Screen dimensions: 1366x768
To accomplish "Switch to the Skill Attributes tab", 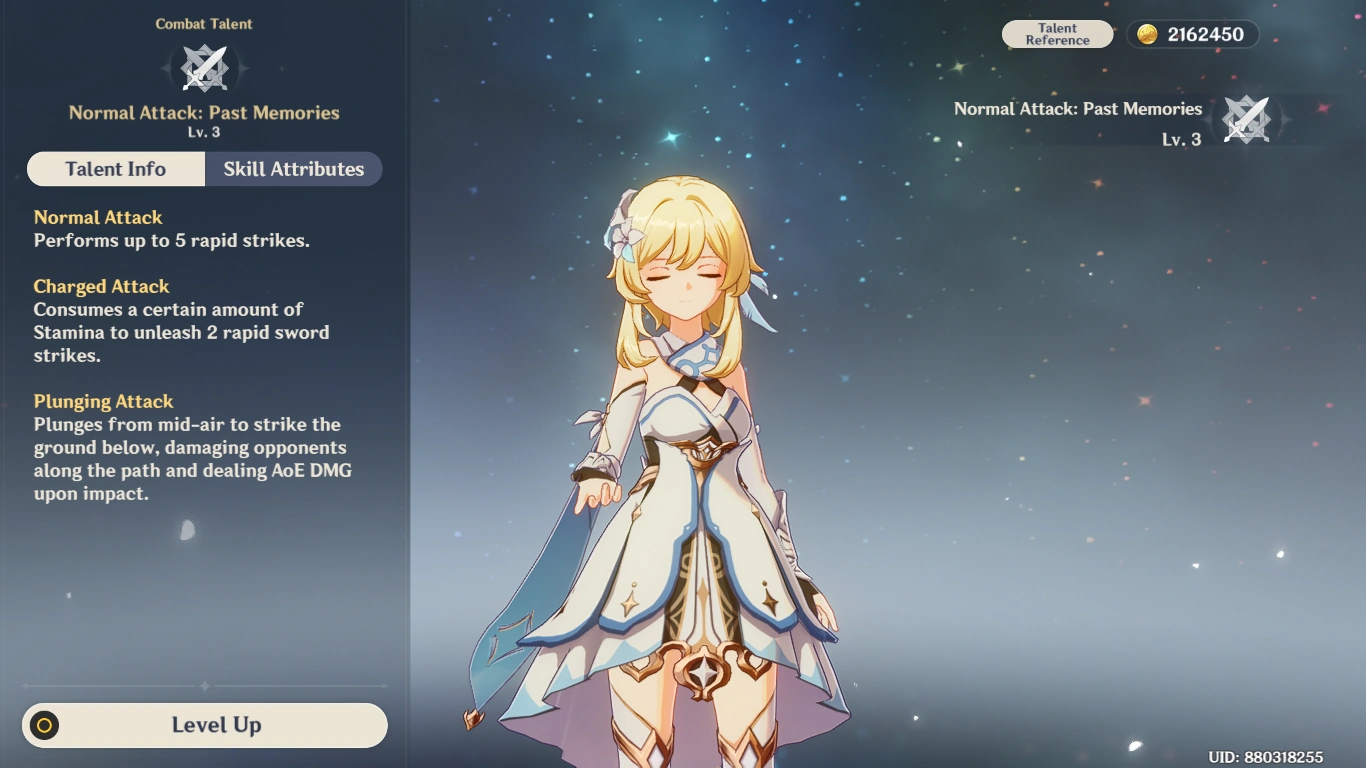I will (x=293, y=168).
